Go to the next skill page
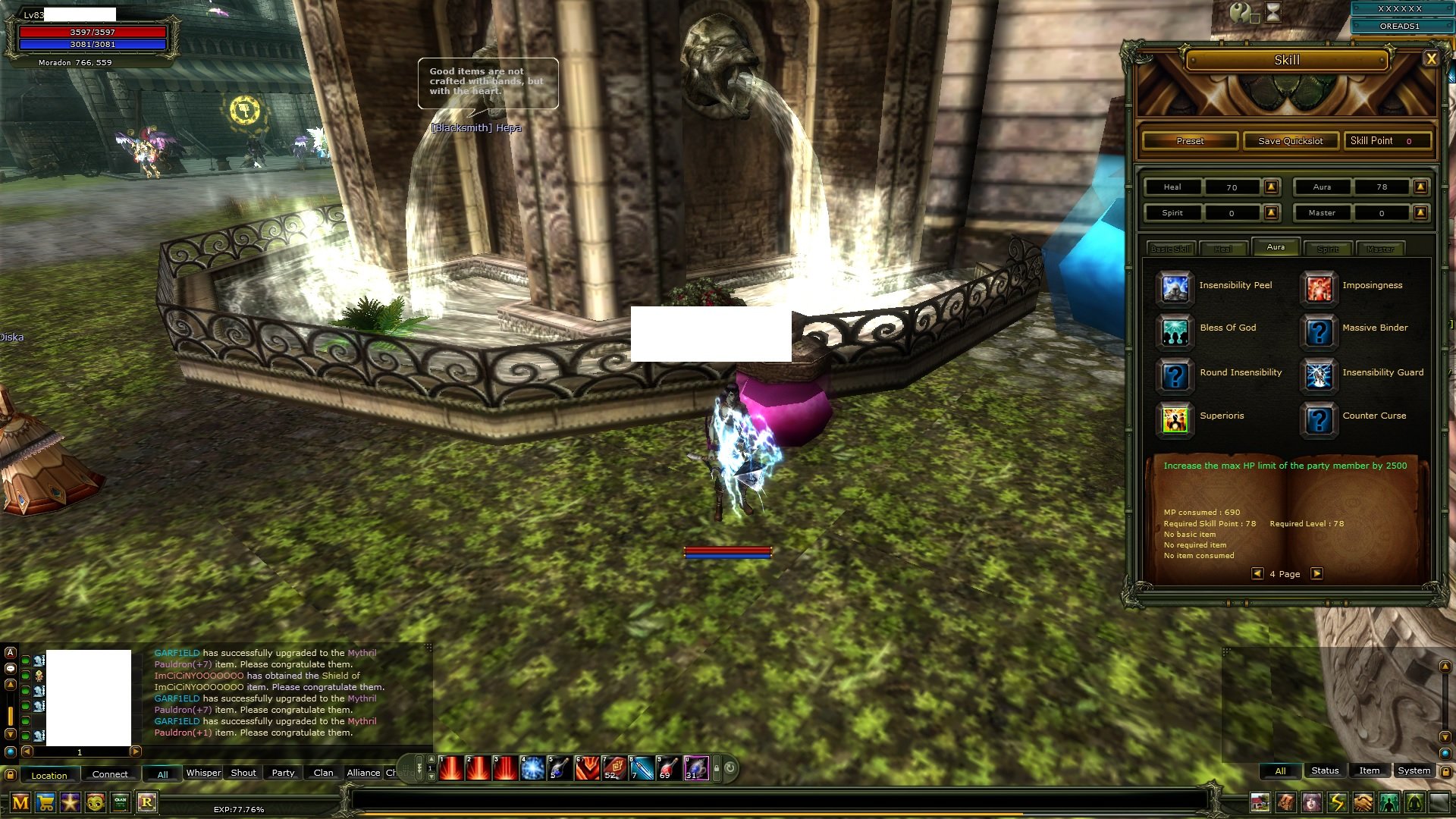This screenshot has width=1456, height=819. 1317,574
